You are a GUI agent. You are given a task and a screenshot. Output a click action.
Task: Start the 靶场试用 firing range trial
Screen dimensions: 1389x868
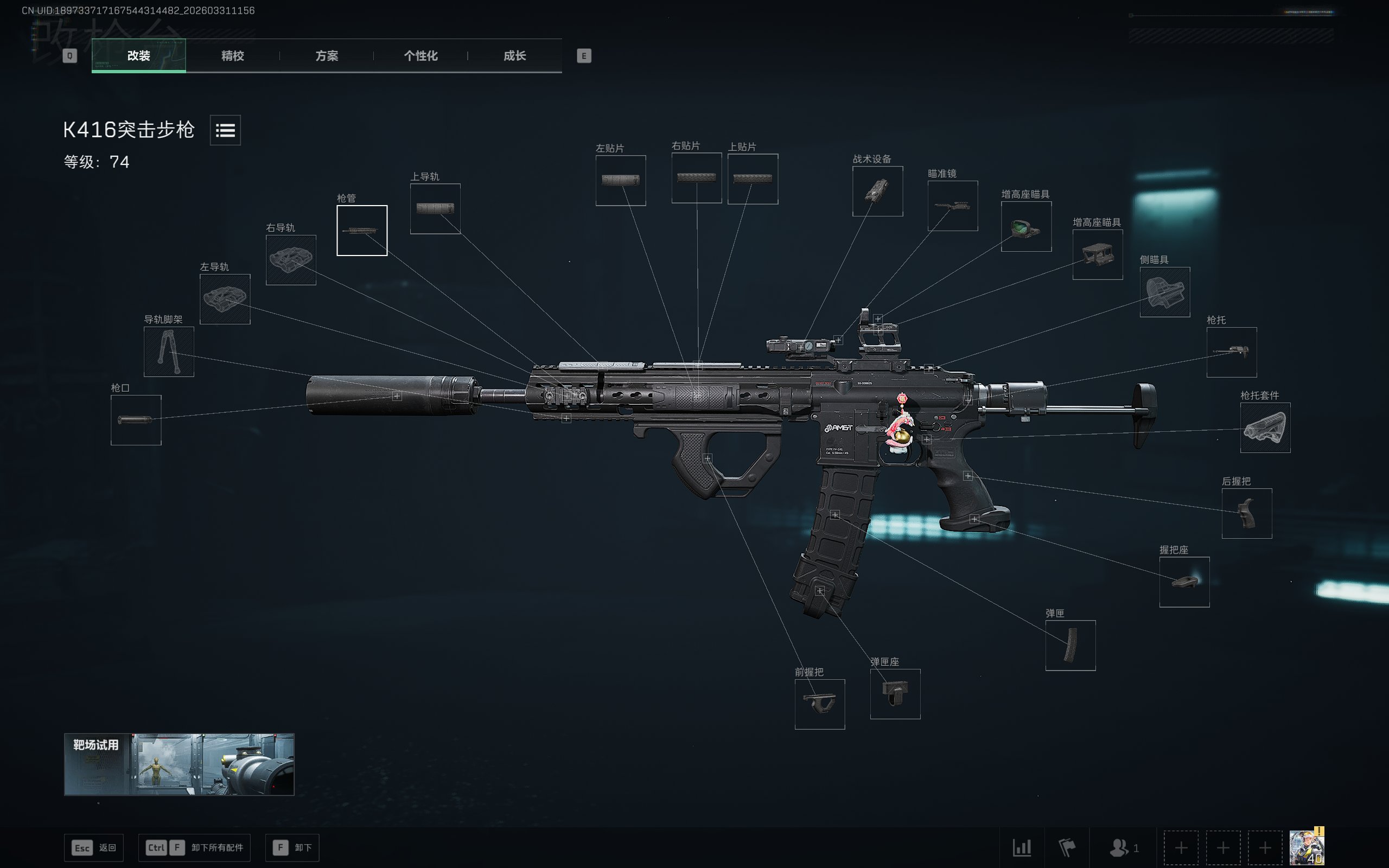click(179, 764)
